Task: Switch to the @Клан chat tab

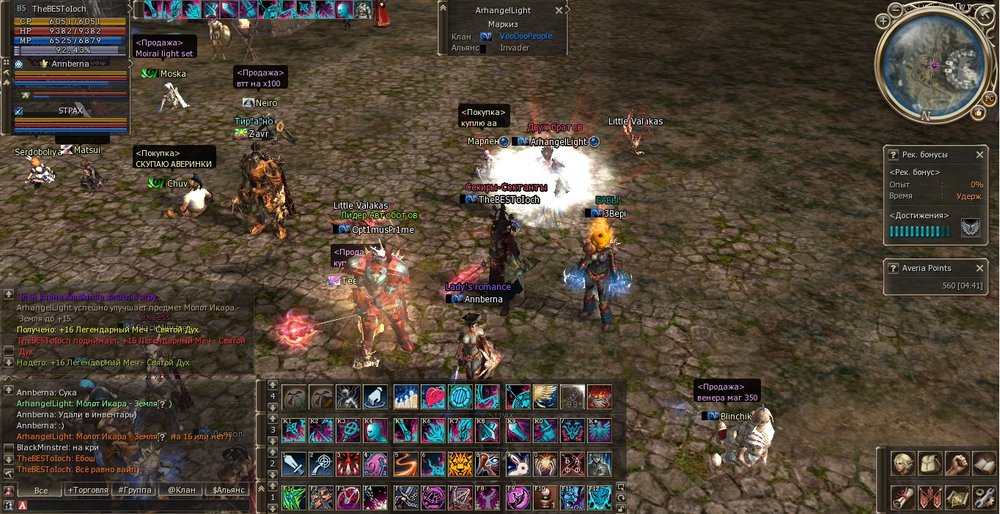Action: (x=181, y=491)
